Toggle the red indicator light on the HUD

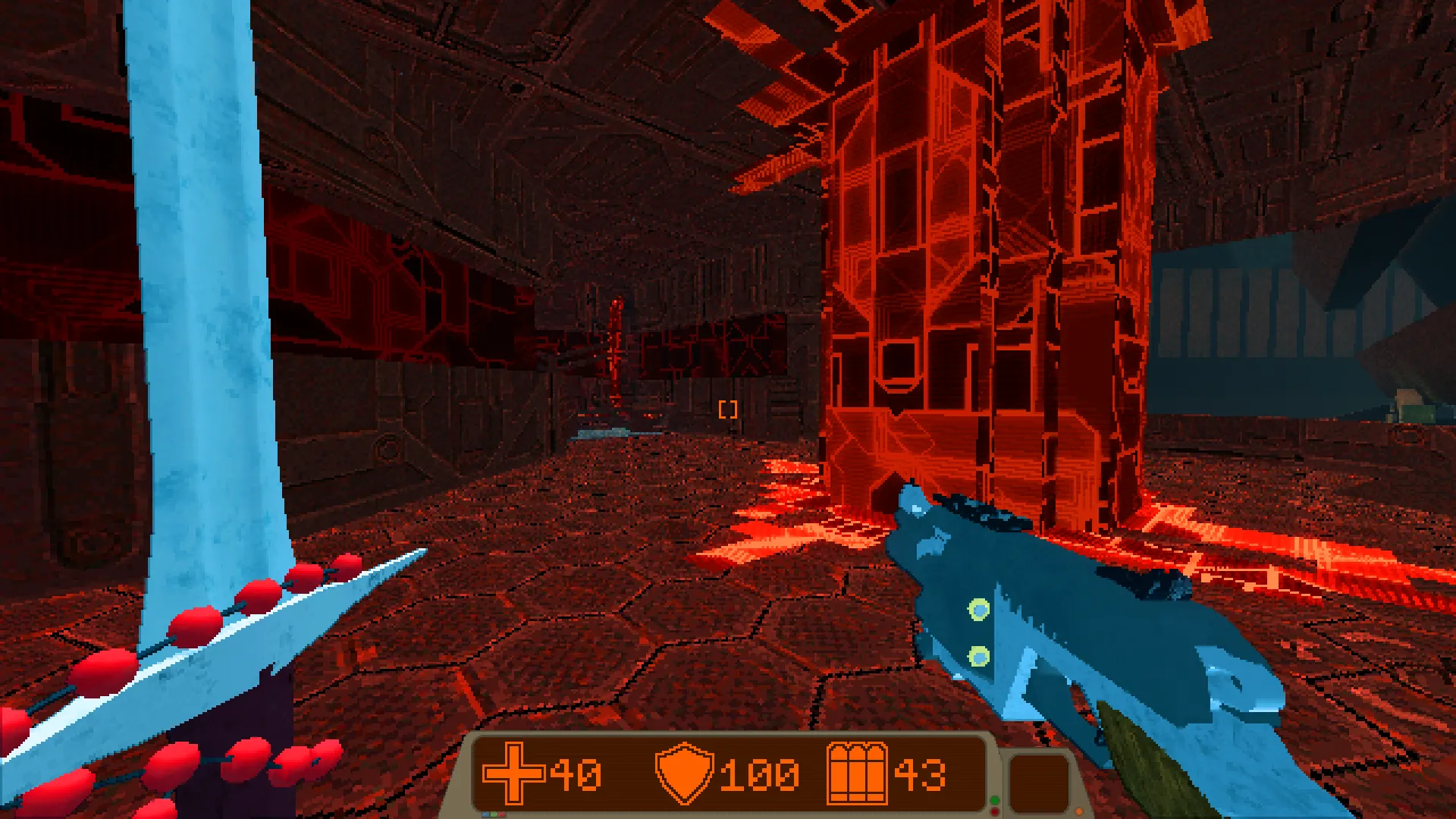tap(994, 812)
